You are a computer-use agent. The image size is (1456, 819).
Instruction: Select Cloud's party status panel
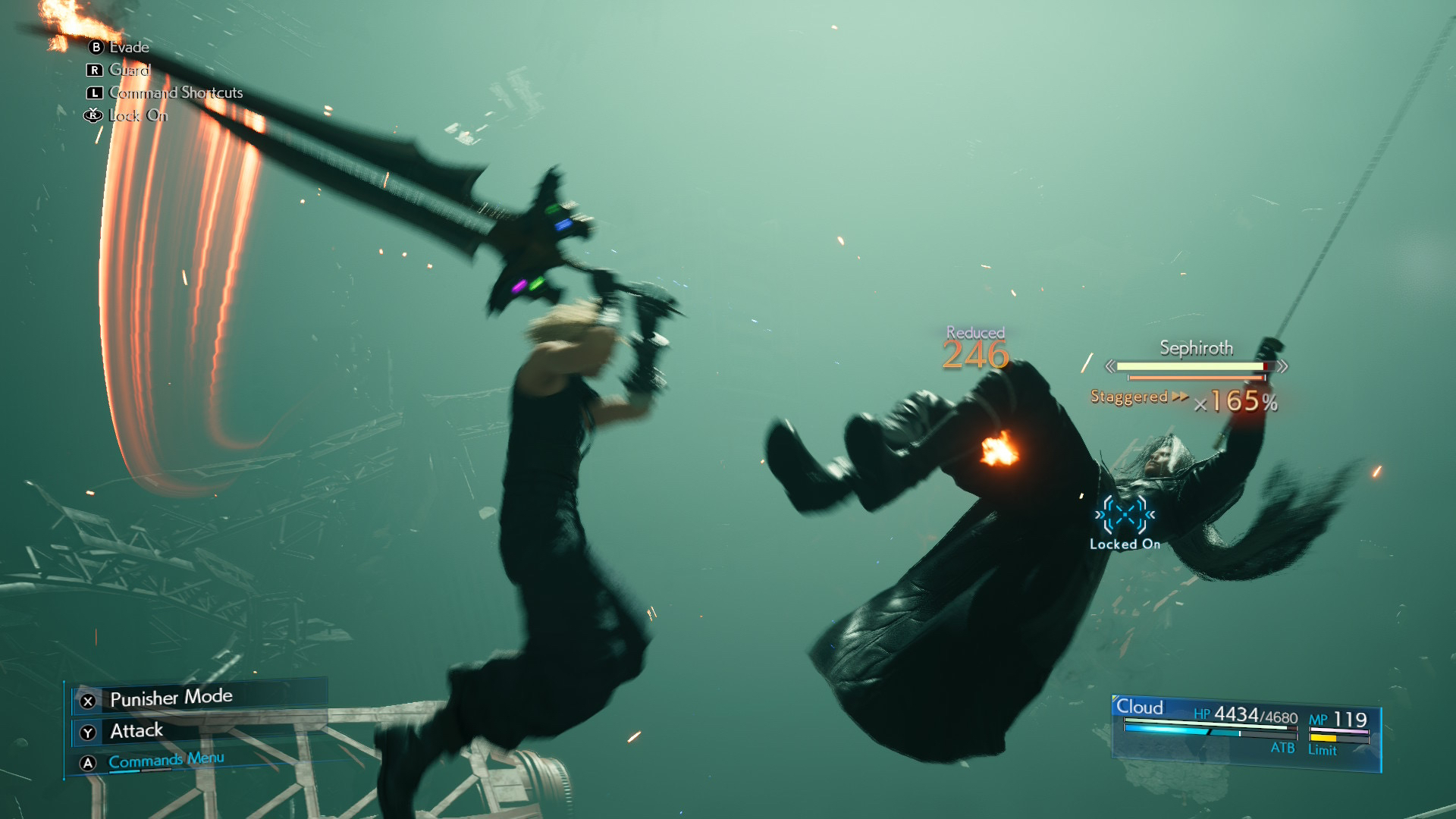[1245, 731]
